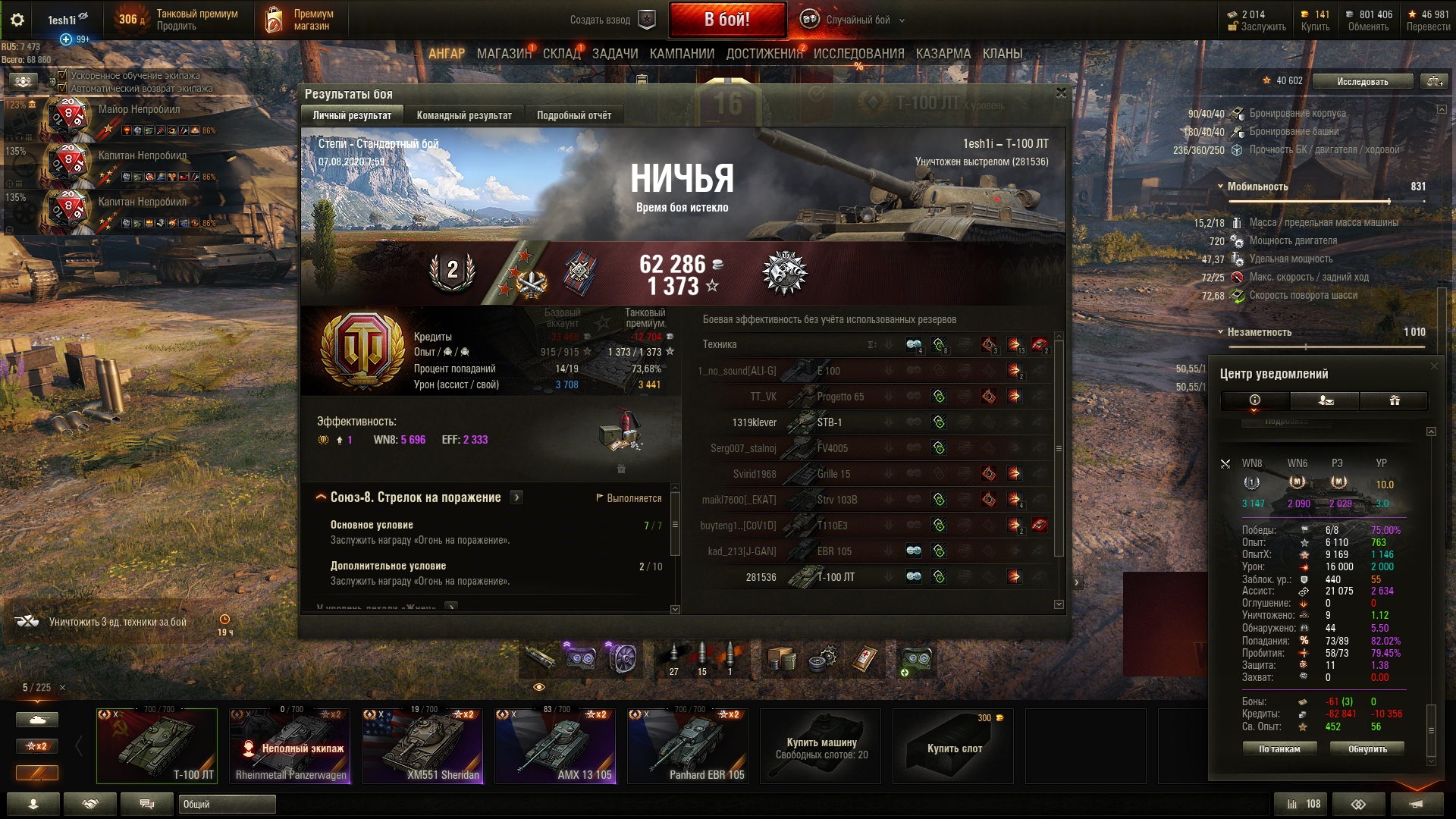Open МАГАЗИН in the top menu

504,54
